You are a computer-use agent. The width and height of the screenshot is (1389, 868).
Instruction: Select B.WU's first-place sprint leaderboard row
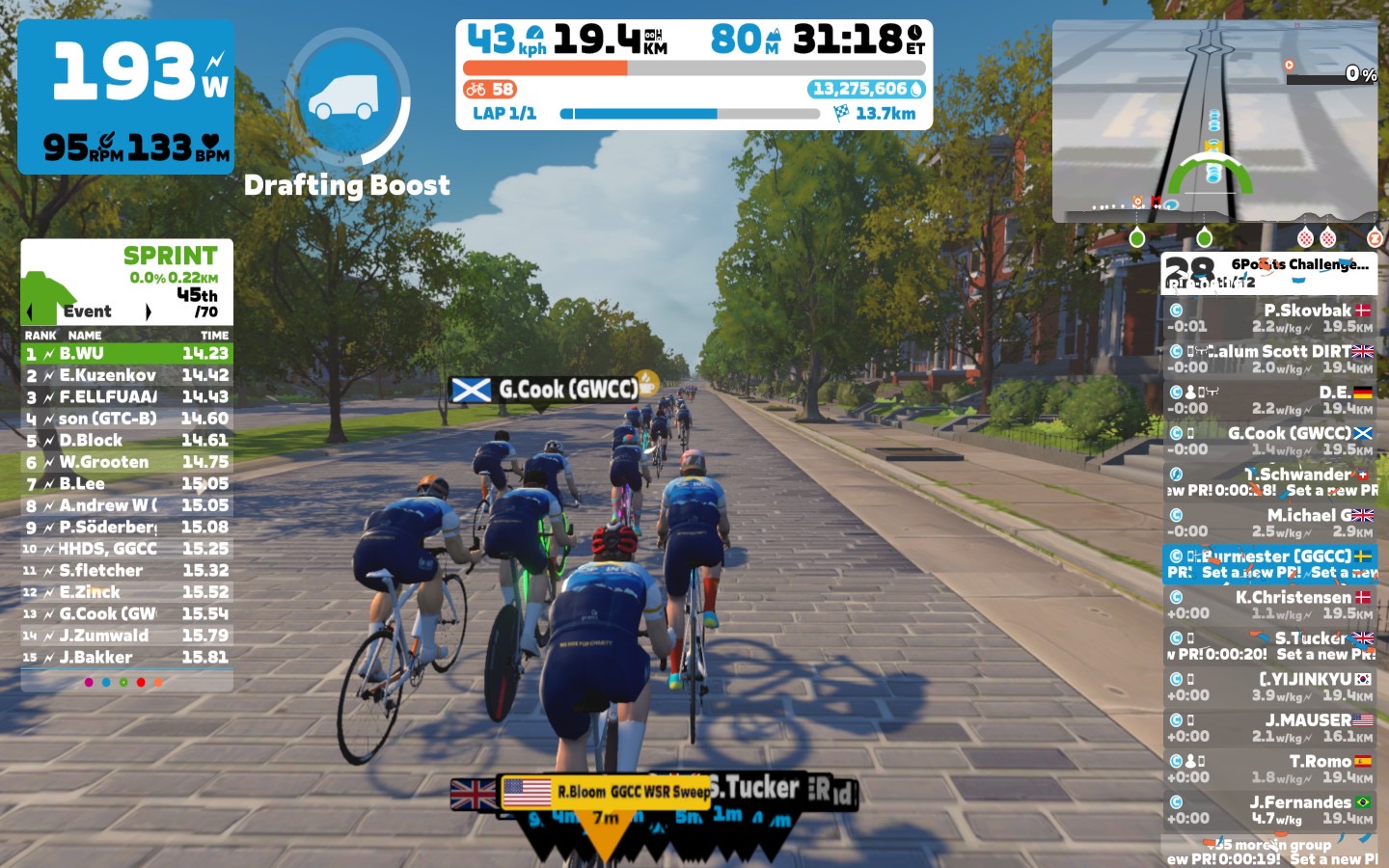pyautogui.click(x=126, y=354)
